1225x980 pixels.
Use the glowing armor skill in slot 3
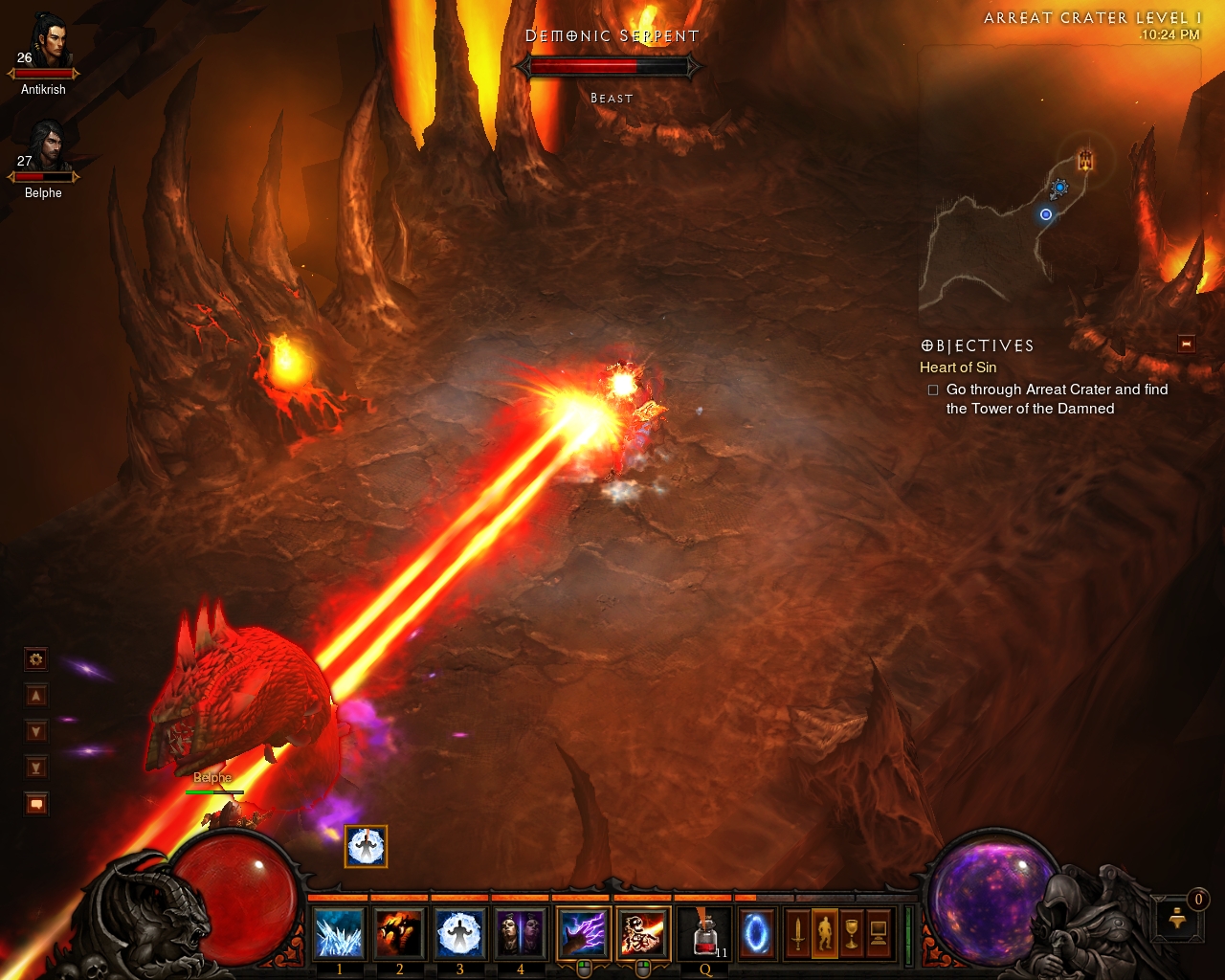(459, 933)
